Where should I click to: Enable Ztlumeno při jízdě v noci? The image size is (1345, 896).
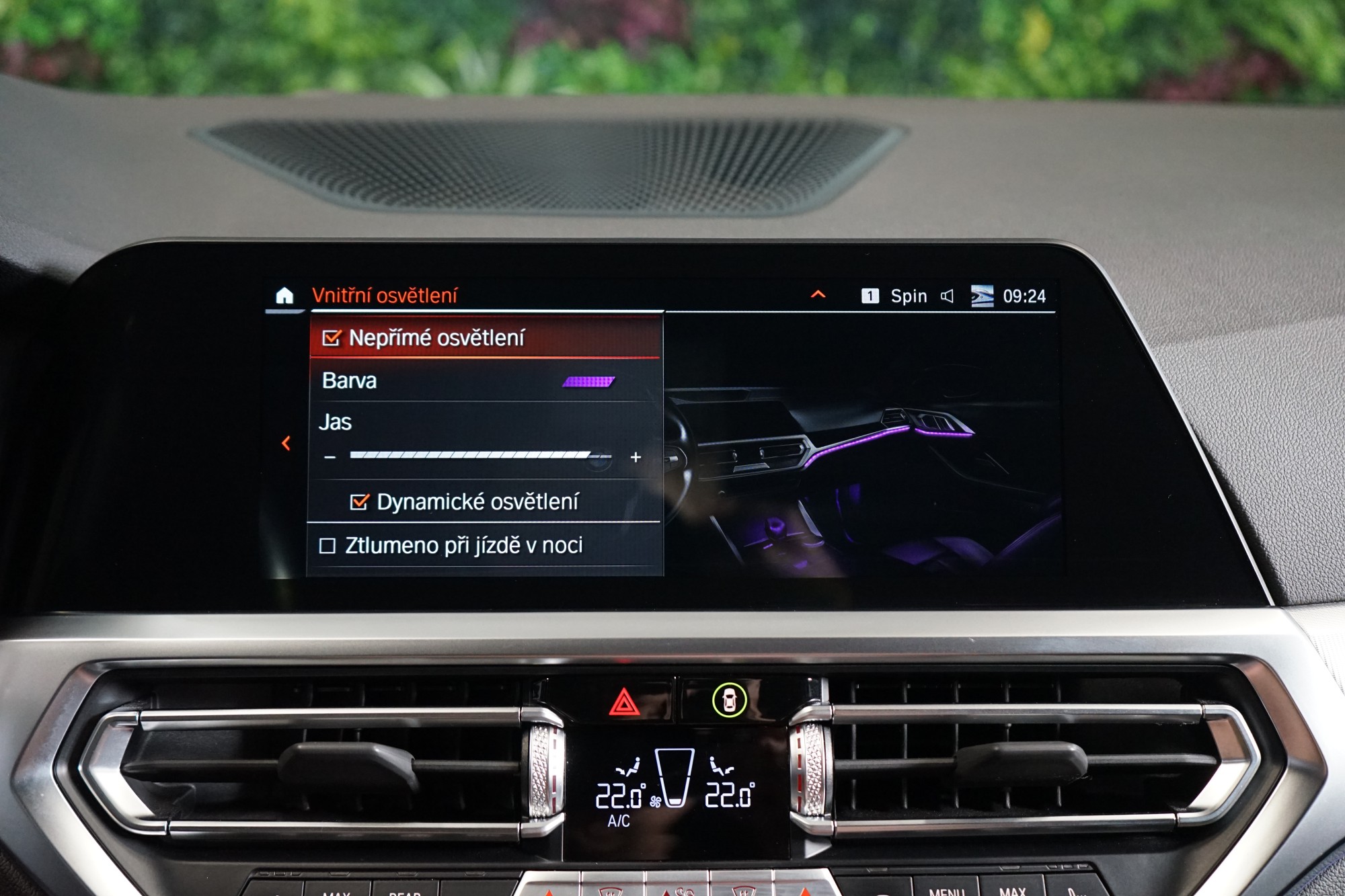coord(328,546)
